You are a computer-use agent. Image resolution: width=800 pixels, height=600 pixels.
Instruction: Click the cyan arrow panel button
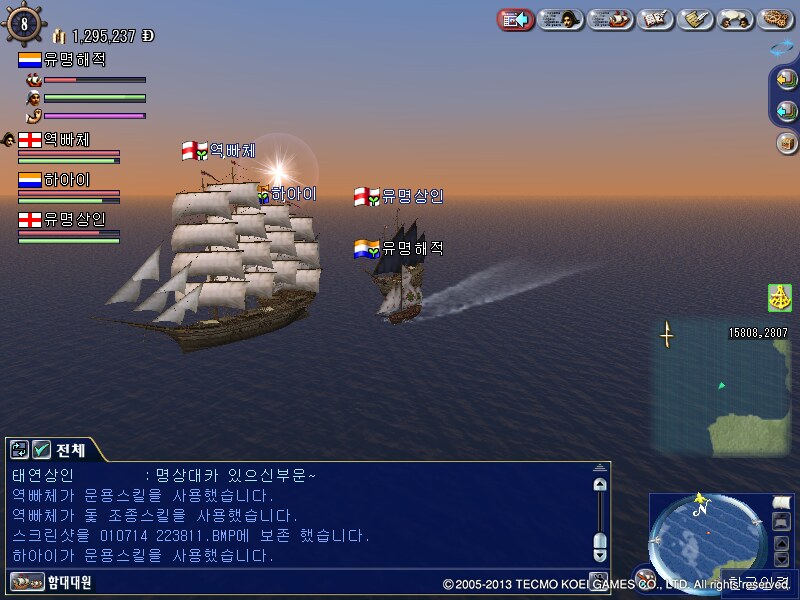click(786, 110)
